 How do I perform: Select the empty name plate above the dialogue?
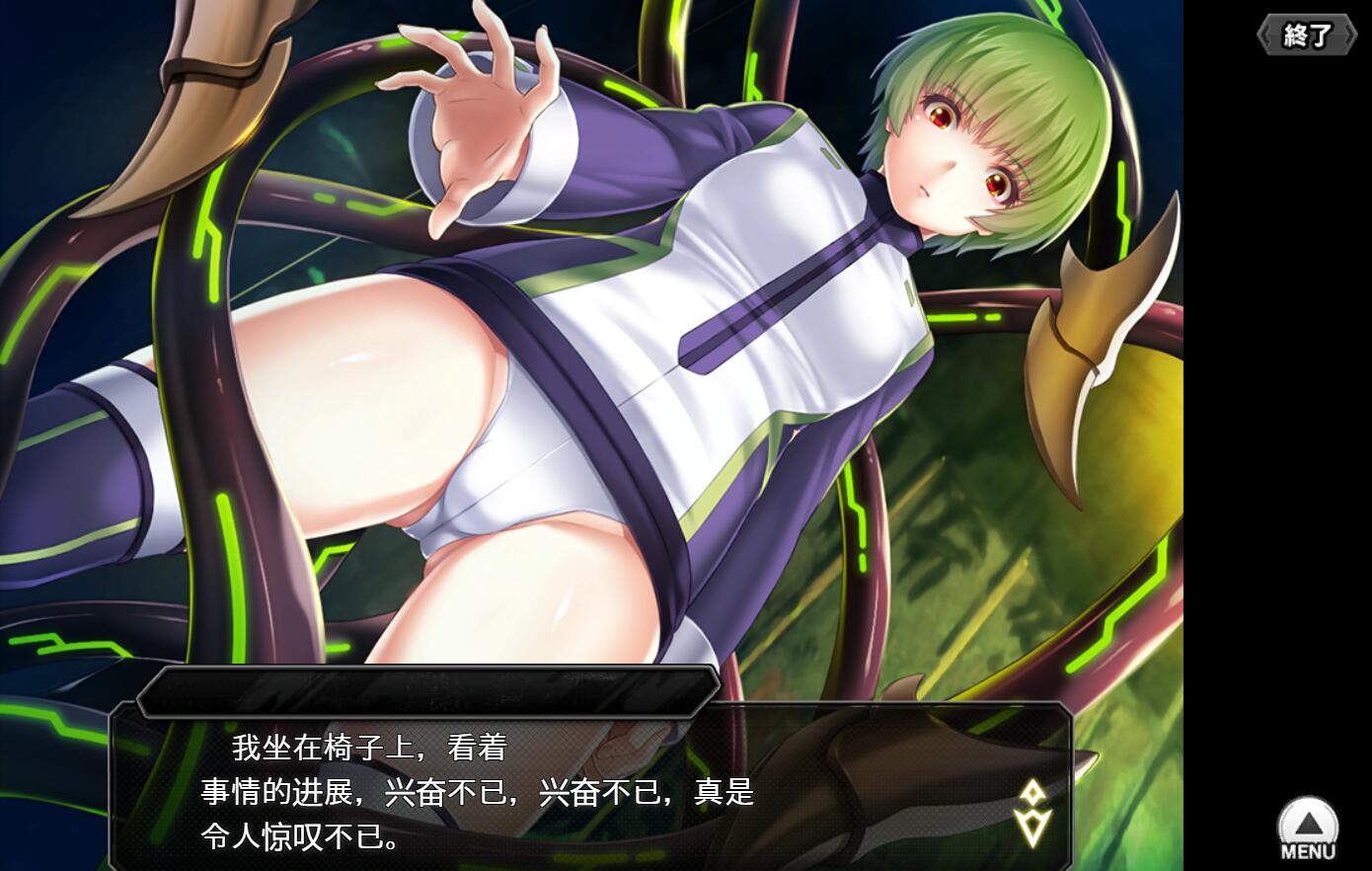429,689
